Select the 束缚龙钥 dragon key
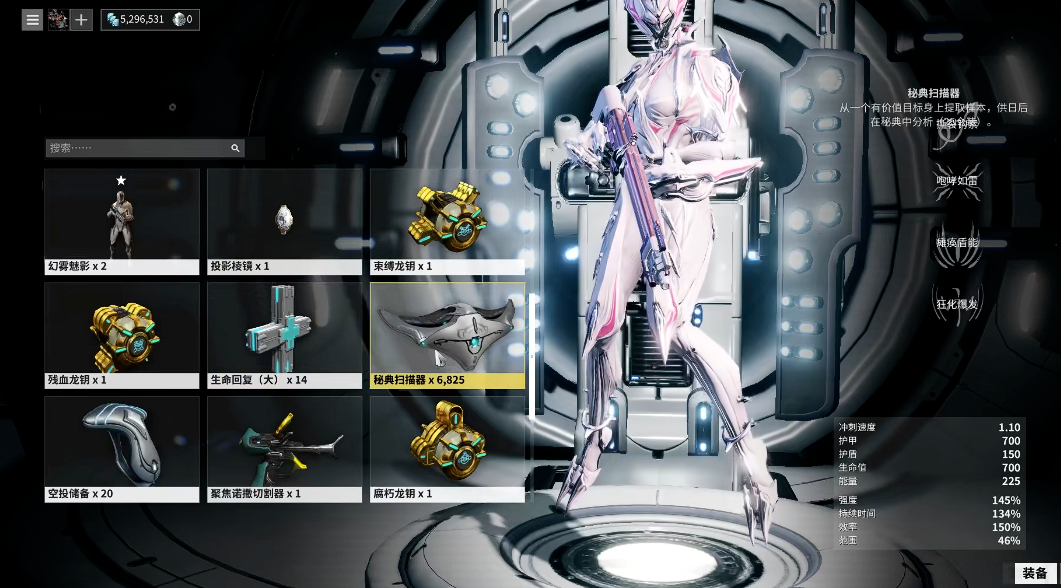This screenshot has width=1061, height=588. click(x=447, y=220)
